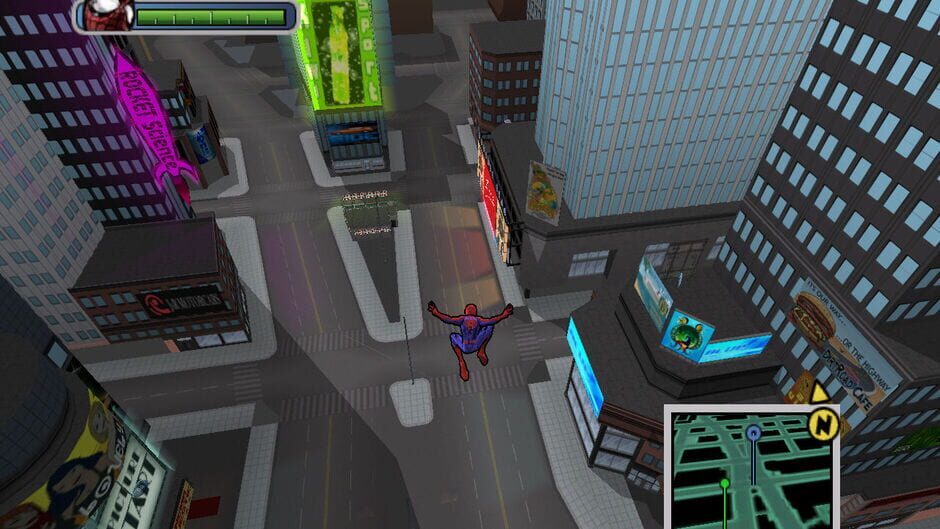
Task: Click the Spider-Man head portrait icon
Action: coord(101,15)
